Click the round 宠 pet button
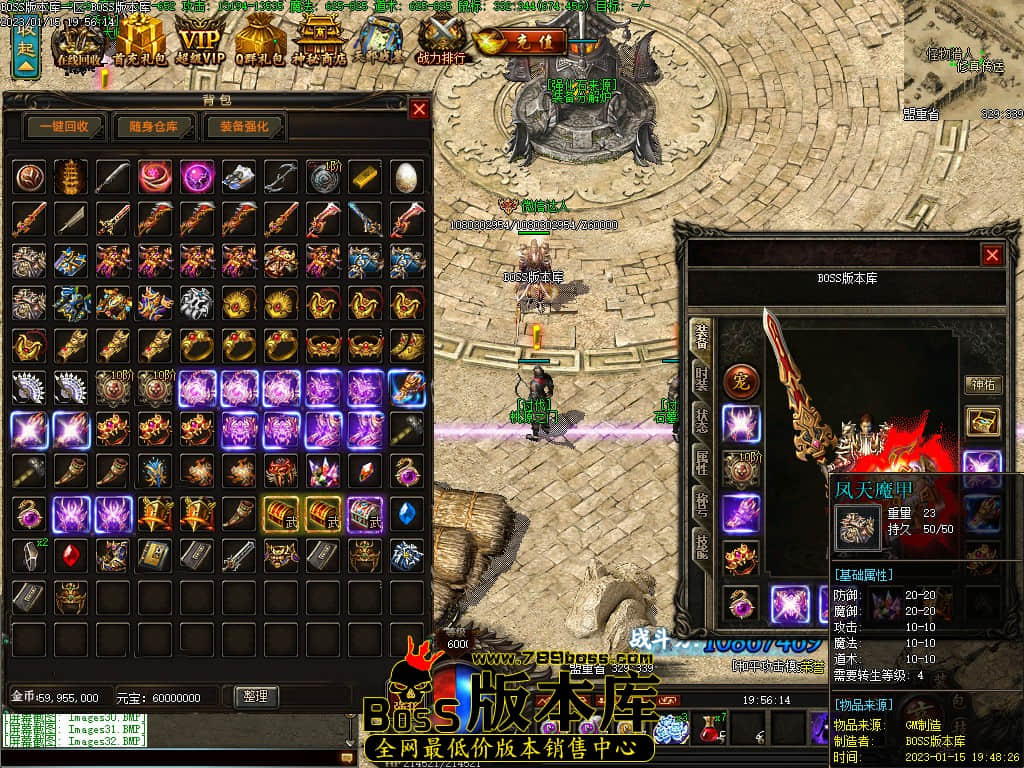Viewport: 1024px width, 768px height. 741,381
